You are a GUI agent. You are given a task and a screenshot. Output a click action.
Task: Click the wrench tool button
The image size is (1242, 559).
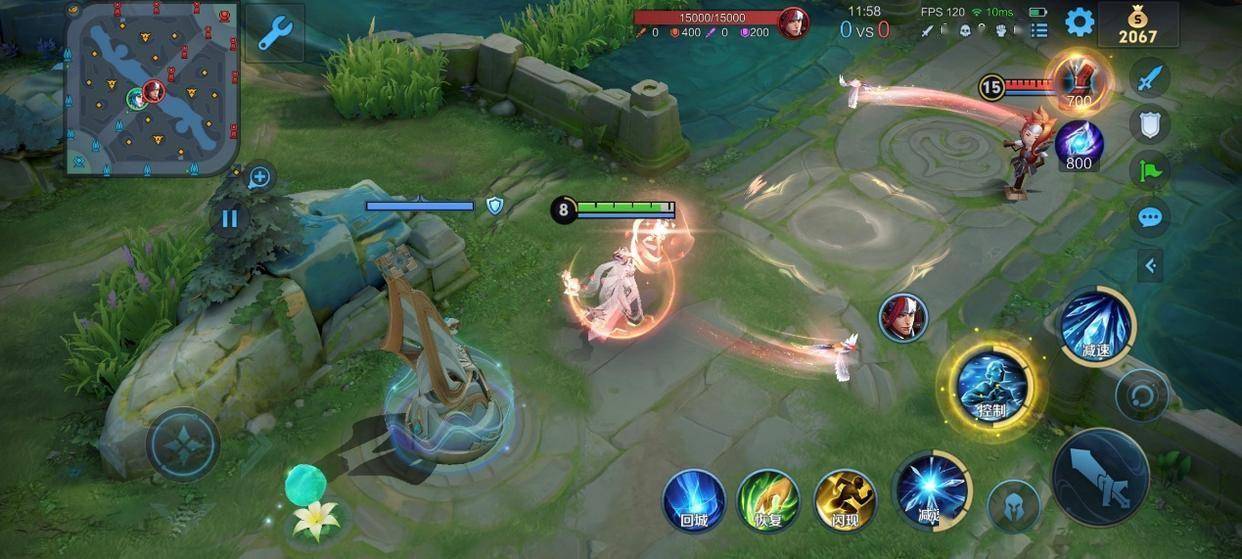point(274,33)
